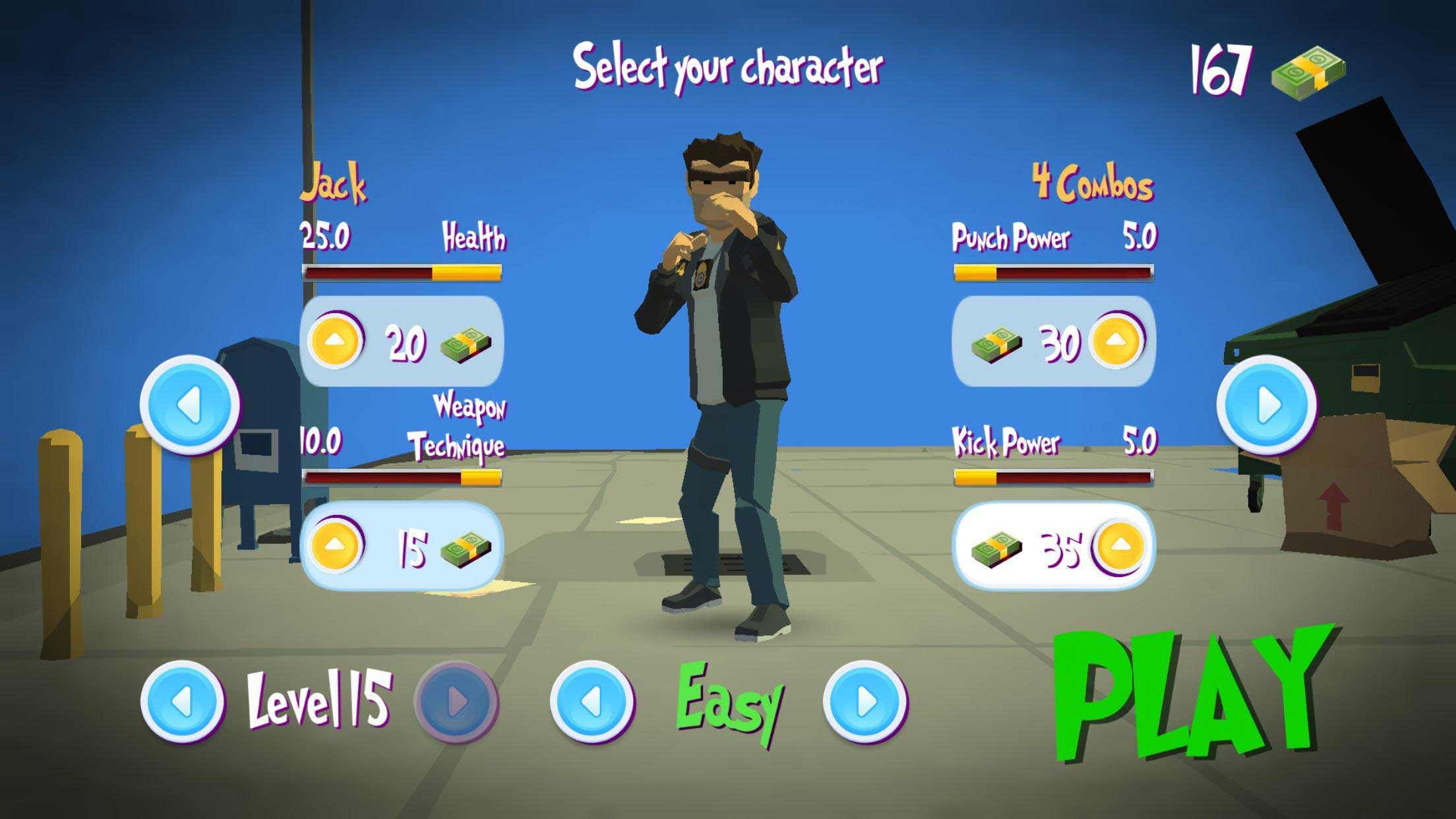
Task: Go down one level from Level 15
Action: click(181, 702)
